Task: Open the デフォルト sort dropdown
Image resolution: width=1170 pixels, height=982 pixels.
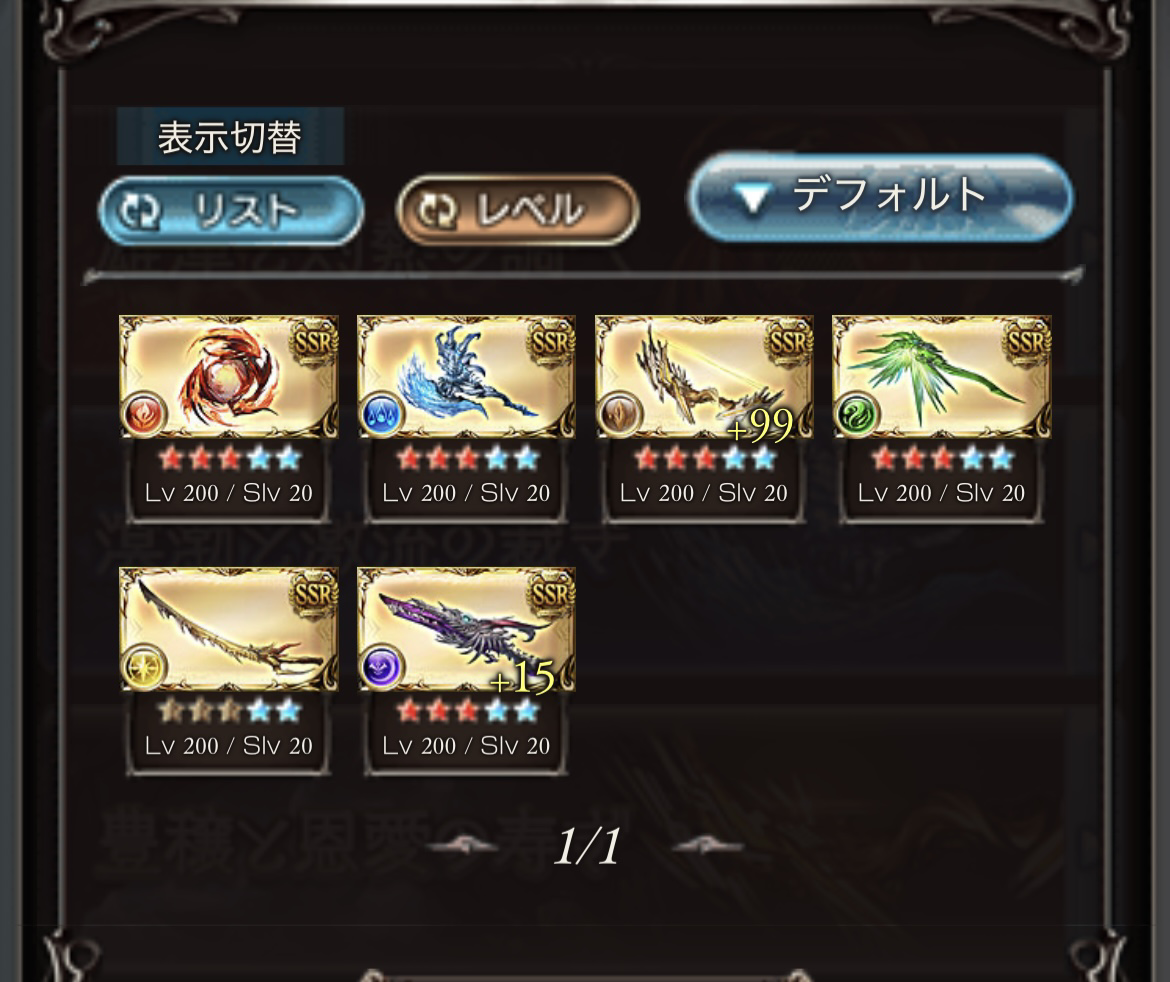Action: click(880, 197)
